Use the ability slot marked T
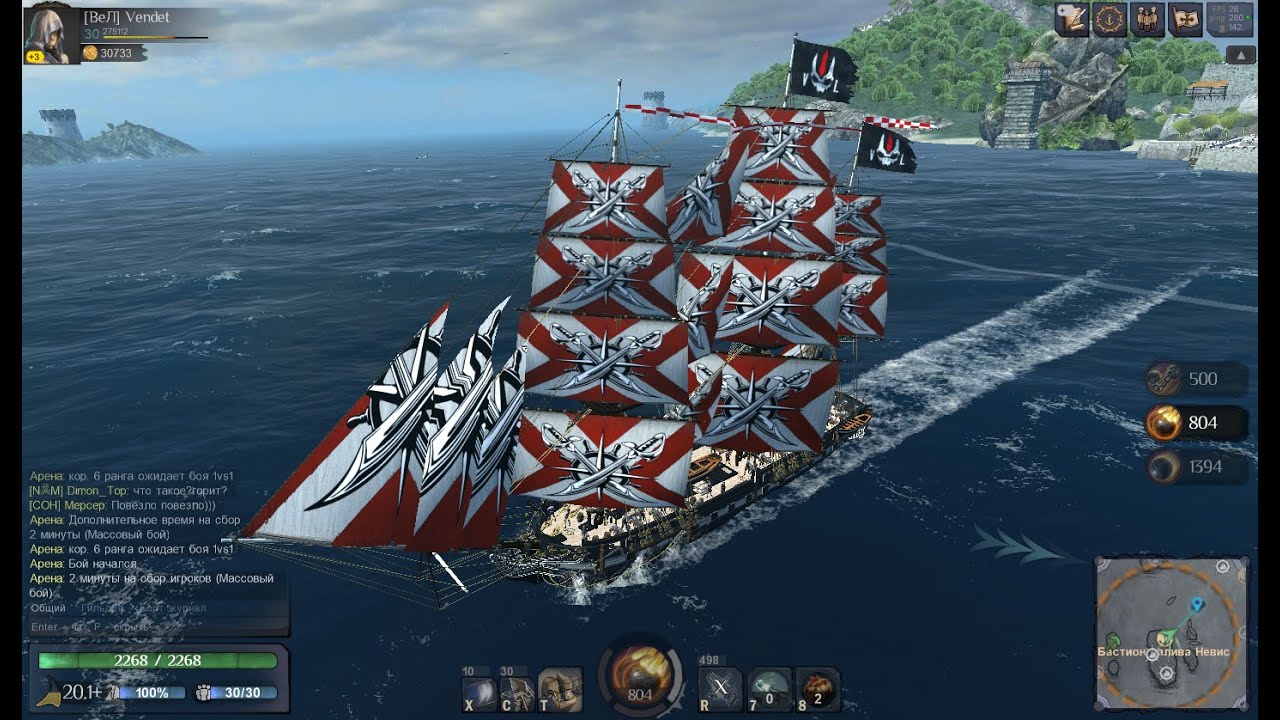Screen dimensions: 1280x720 [x=560, y=688]
